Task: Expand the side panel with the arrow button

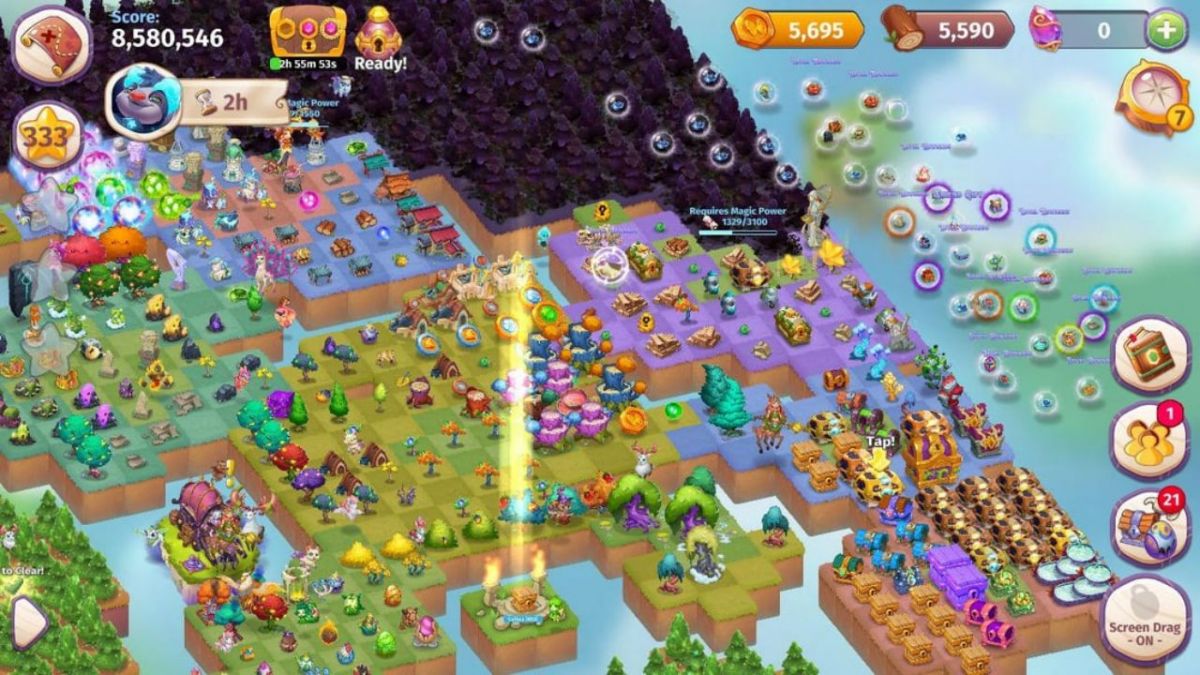Action: [x=27, y=623]
